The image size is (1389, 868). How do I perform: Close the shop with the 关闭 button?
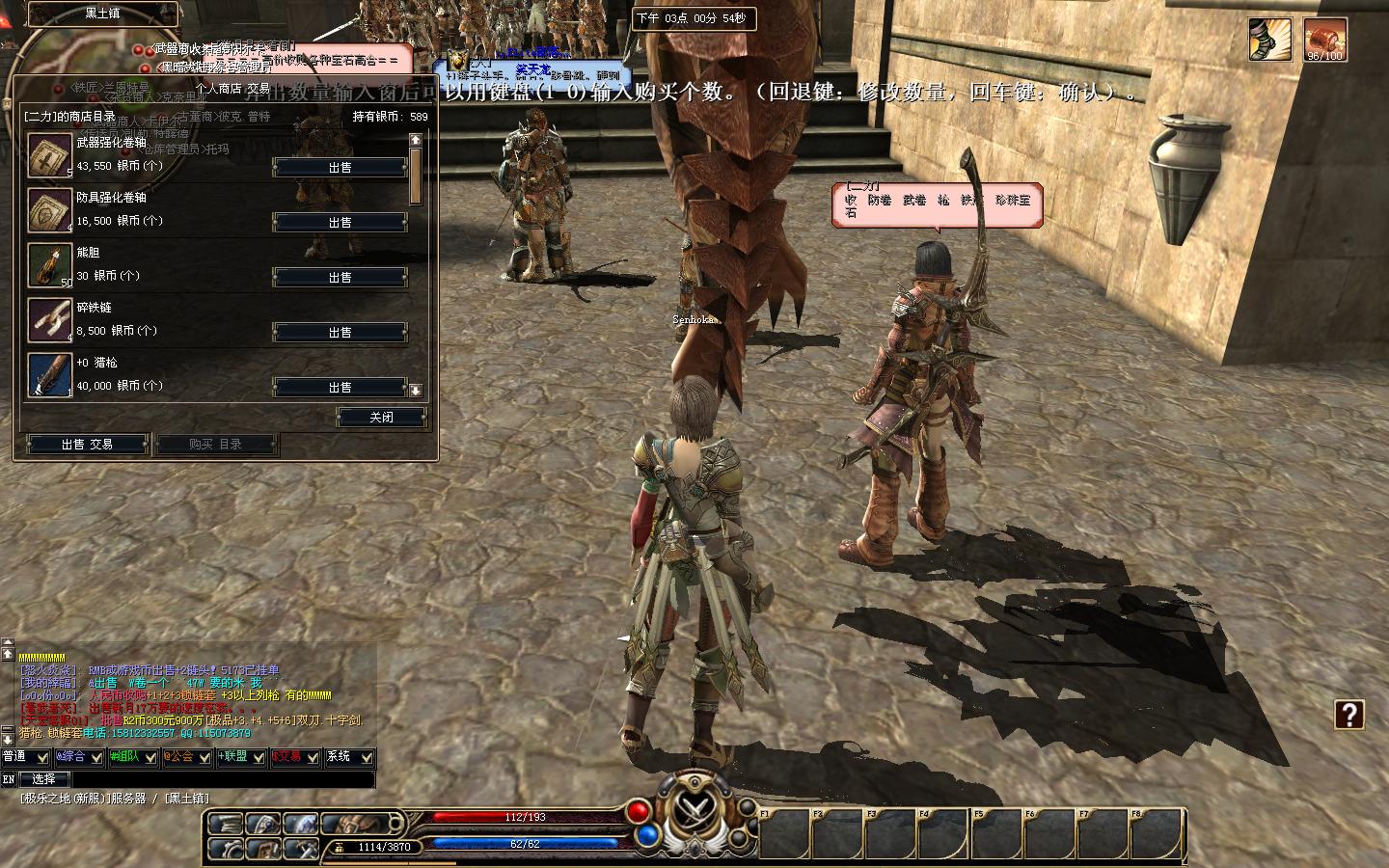click(381, 417)
